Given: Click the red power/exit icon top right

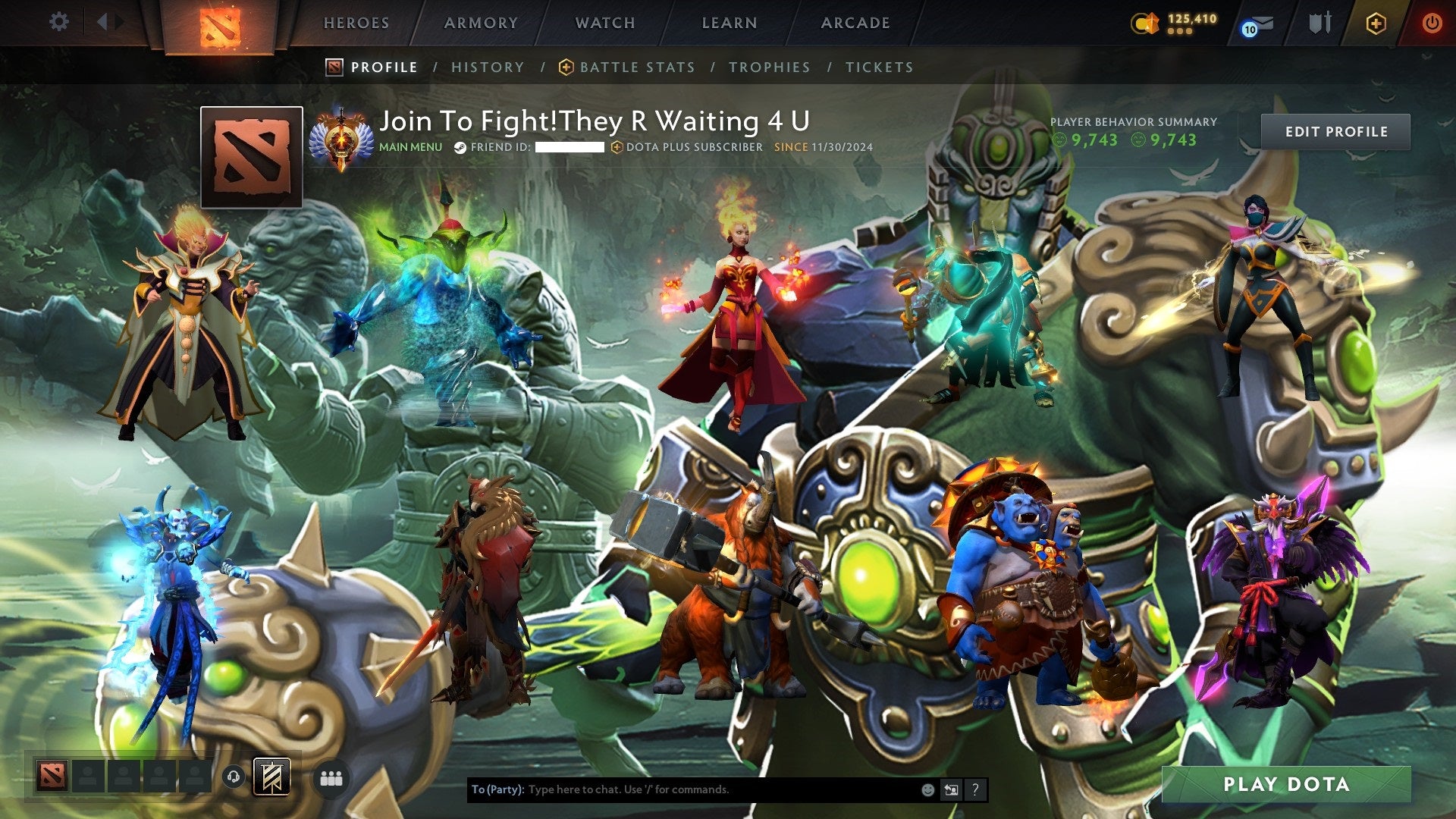Looking at the screenshot, I should tap(1432, 23).
